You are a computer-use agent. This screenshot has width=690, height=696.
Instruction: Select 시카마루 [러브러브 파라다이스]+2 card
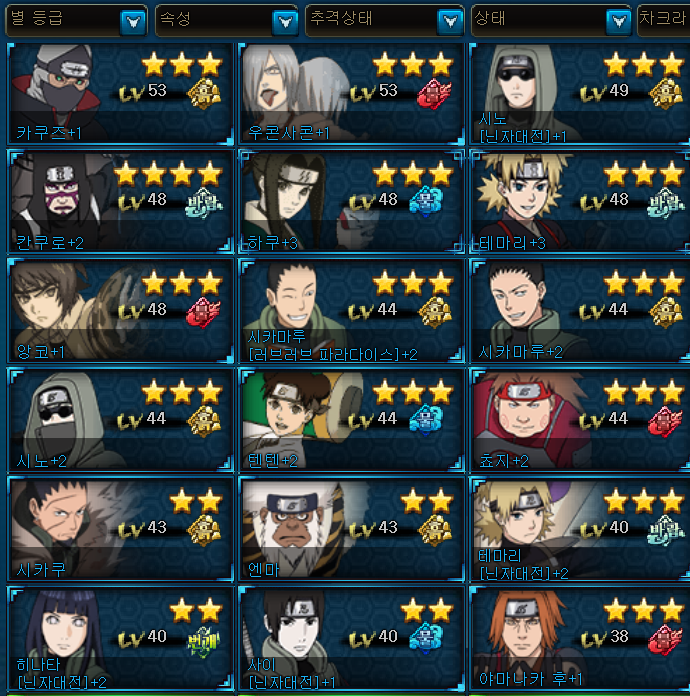350,312
